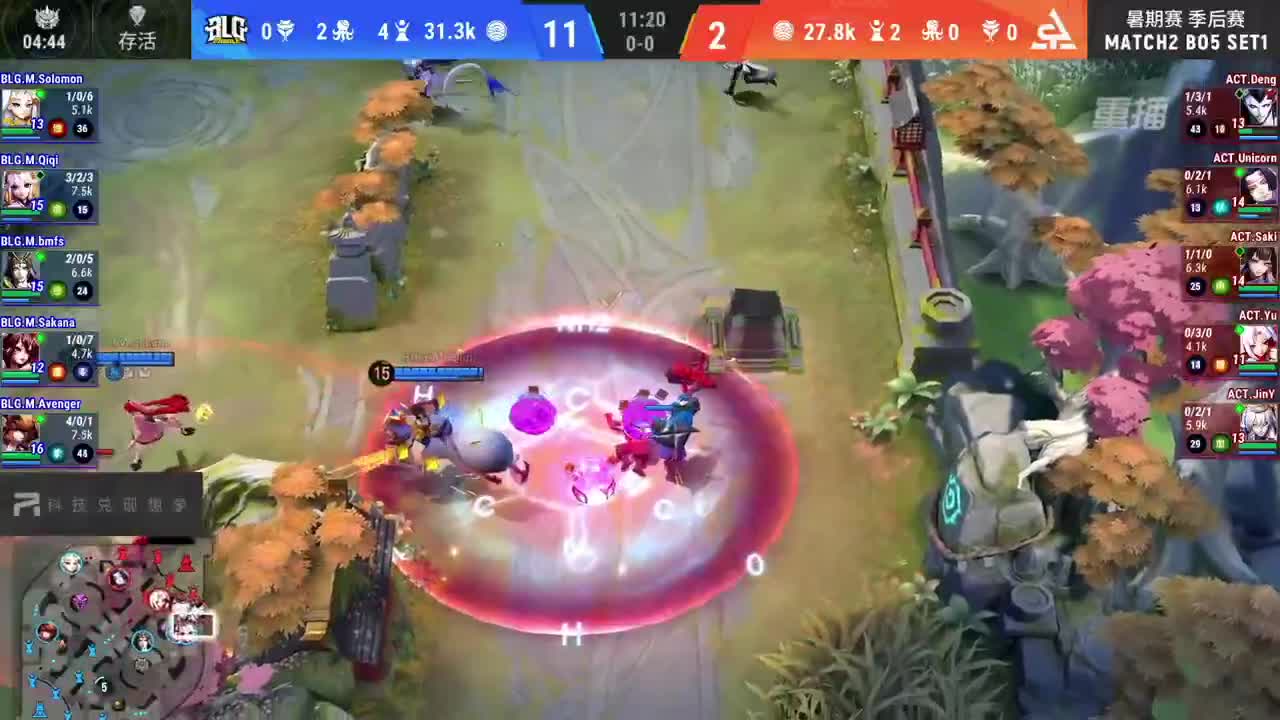Screen dimensions: 1280x720
Task: Toggle ACT.Saki's green status icon
Action: pos(1221,287)
